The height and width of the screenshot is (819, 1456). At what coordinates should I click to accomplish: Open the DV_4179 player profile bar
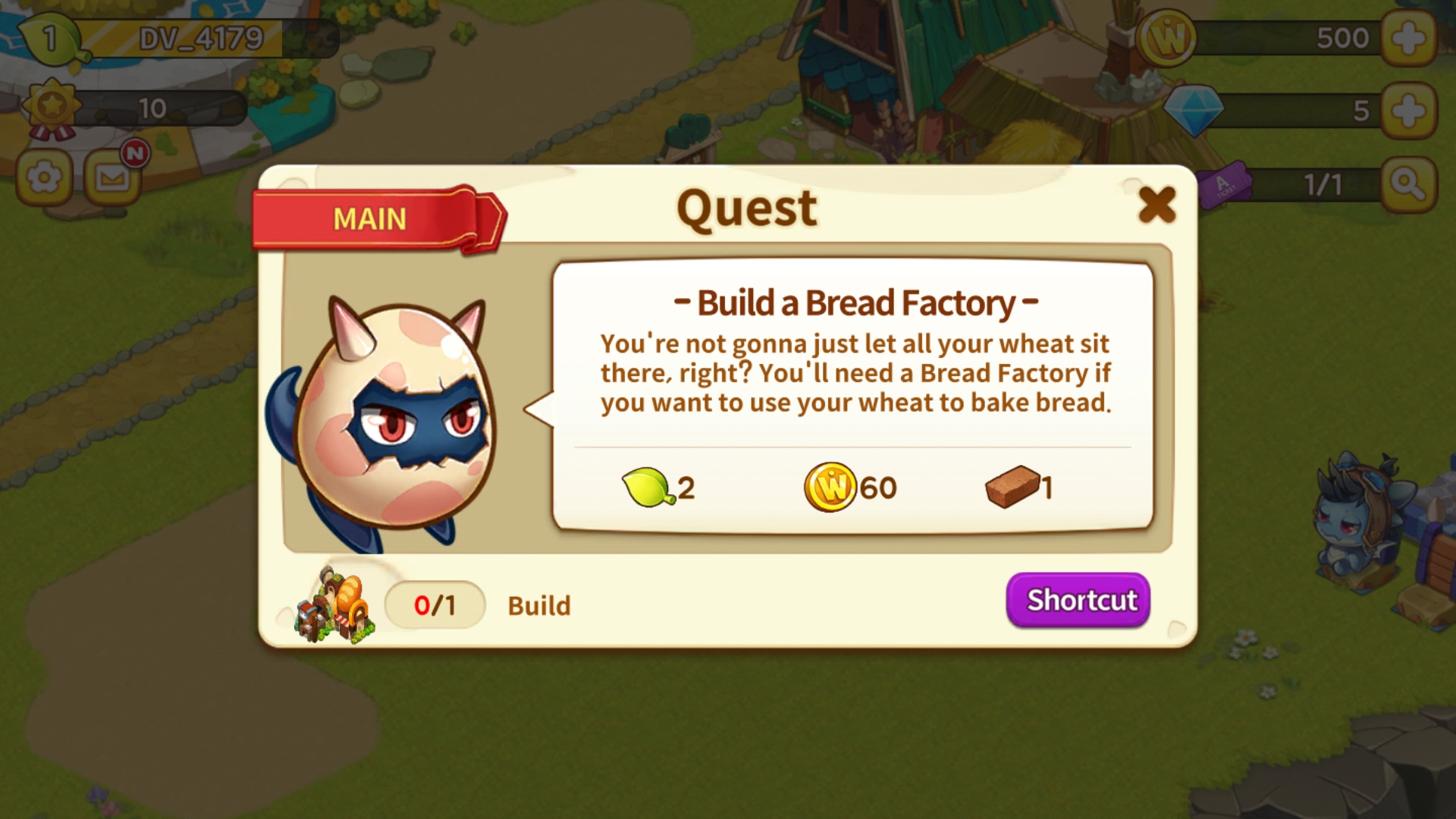tap(202, 38)
